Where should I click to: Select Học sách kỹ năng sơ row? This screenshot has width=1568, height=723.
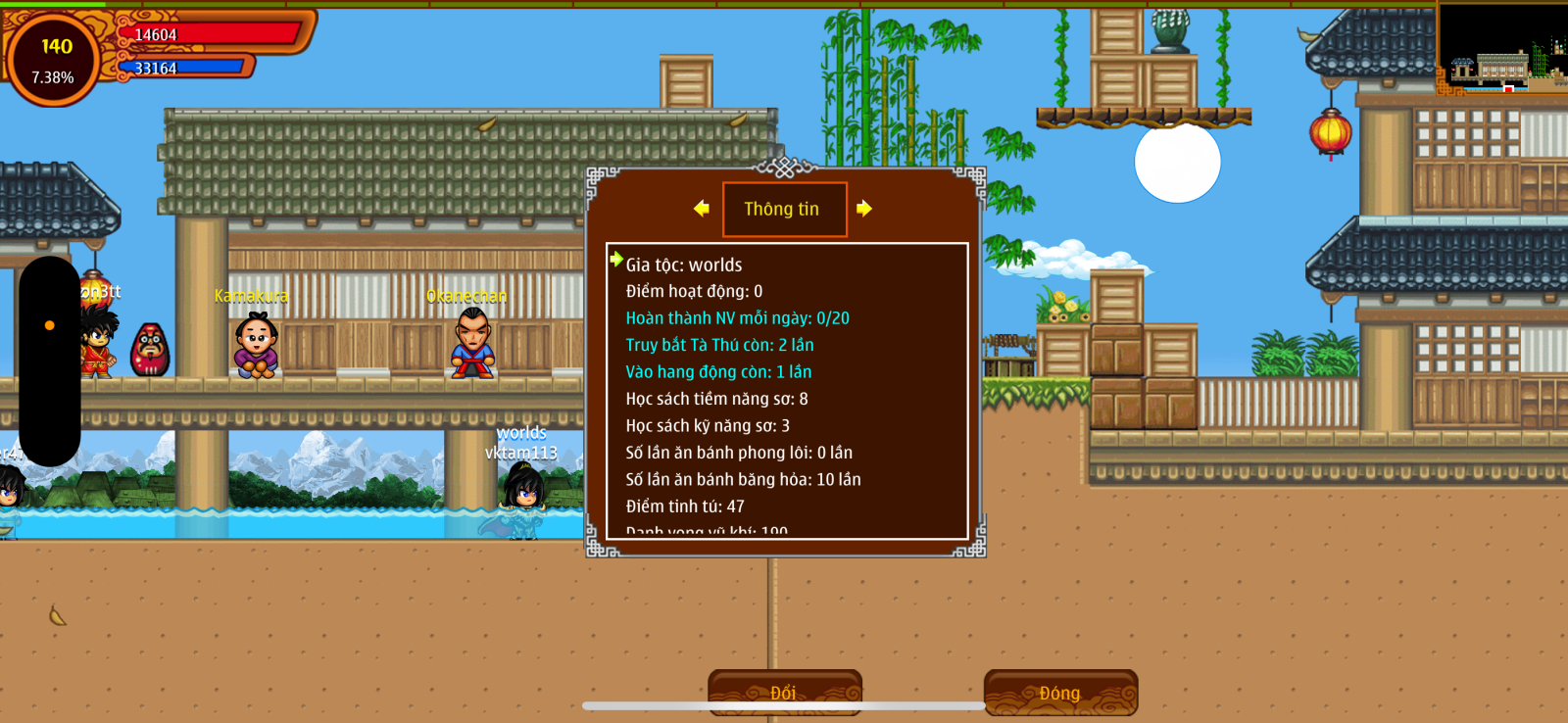point(708,426)
